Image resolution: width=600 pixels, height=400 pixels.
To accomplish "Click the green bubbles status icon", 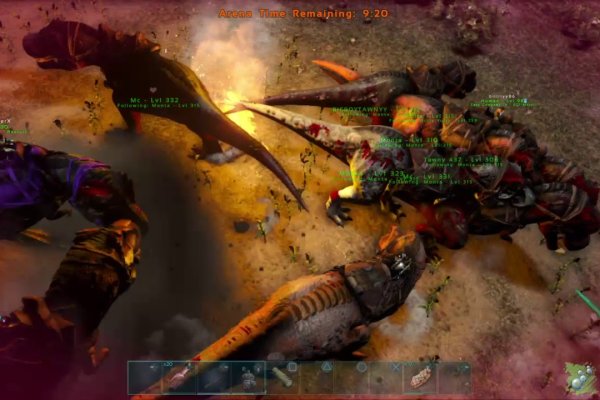I will [578, 378].
